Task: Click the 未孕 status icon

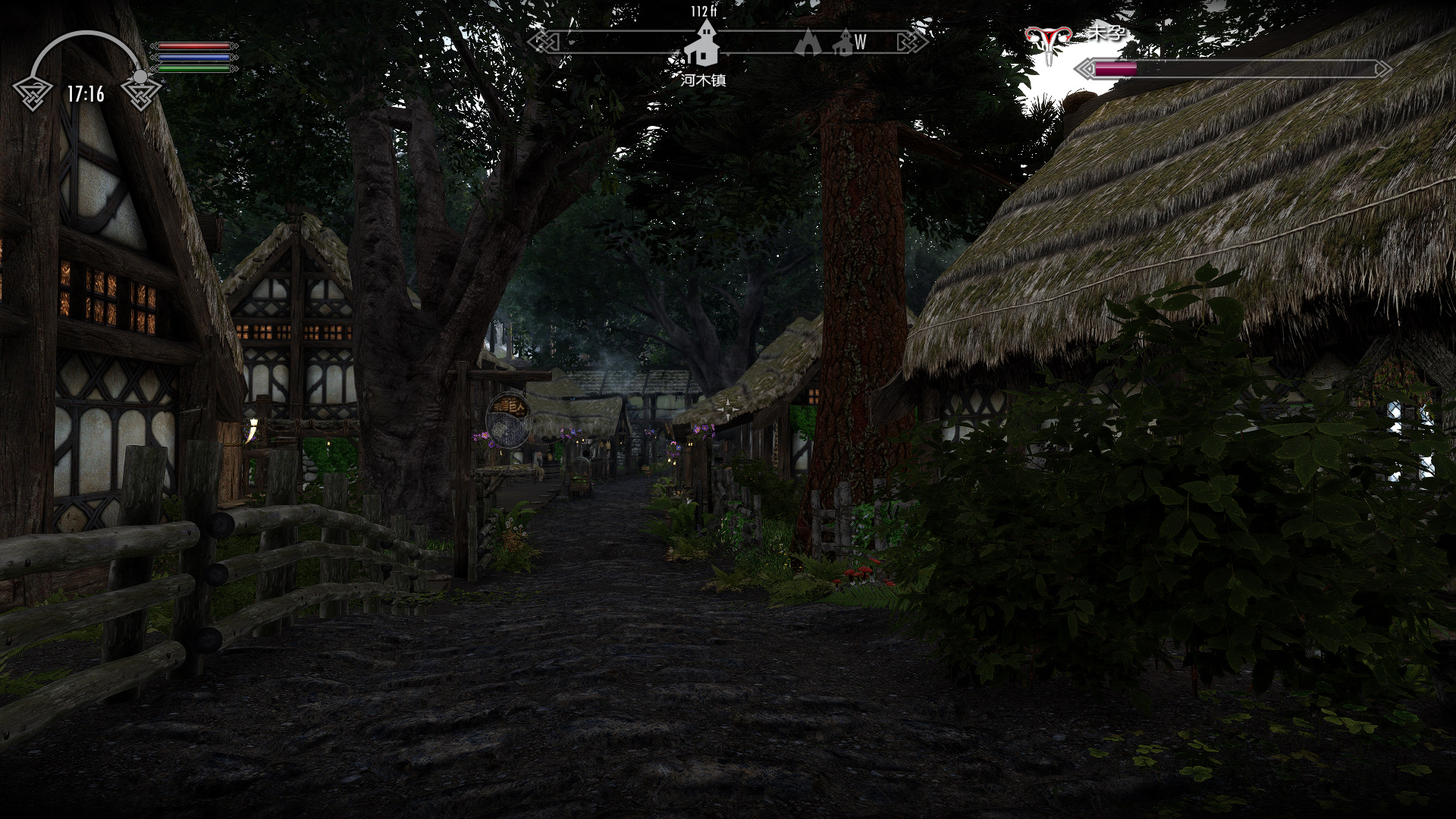Action: tap(1048, 42)
